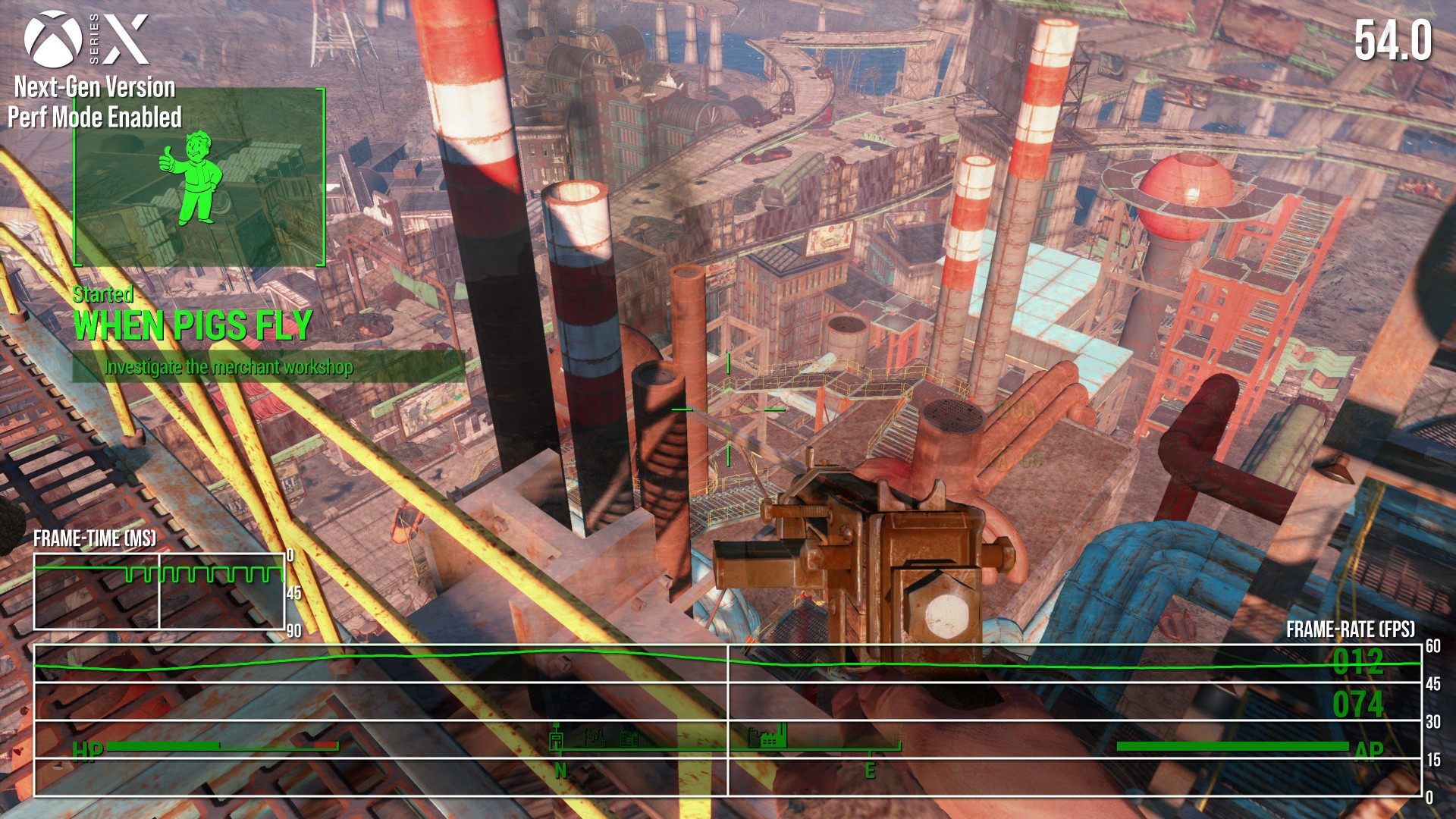Click the Xbox Series X logo
The height and width of the screenshot is (819, 1456).
pos(86,39)
